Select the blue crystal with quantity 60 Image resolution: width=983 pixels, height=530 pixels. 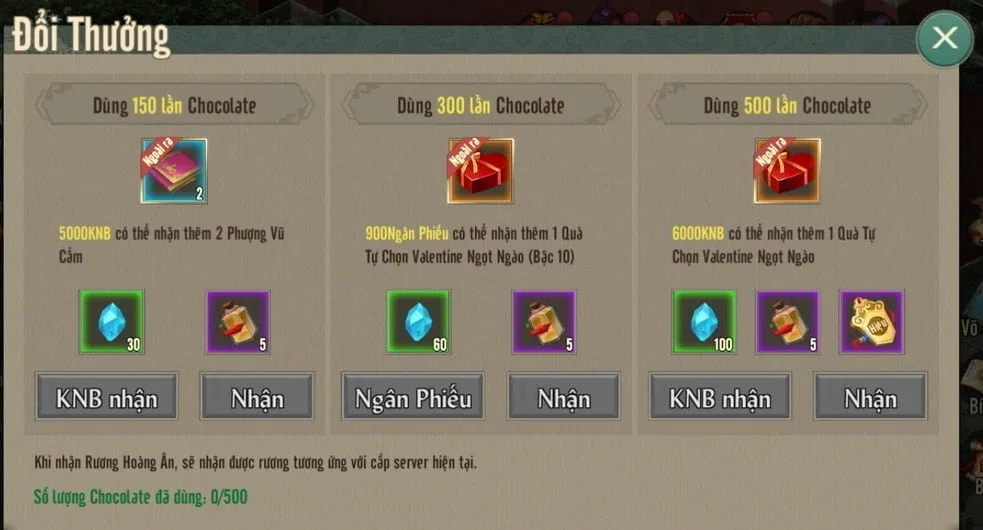pyautogui.click(x=420, y=322)
